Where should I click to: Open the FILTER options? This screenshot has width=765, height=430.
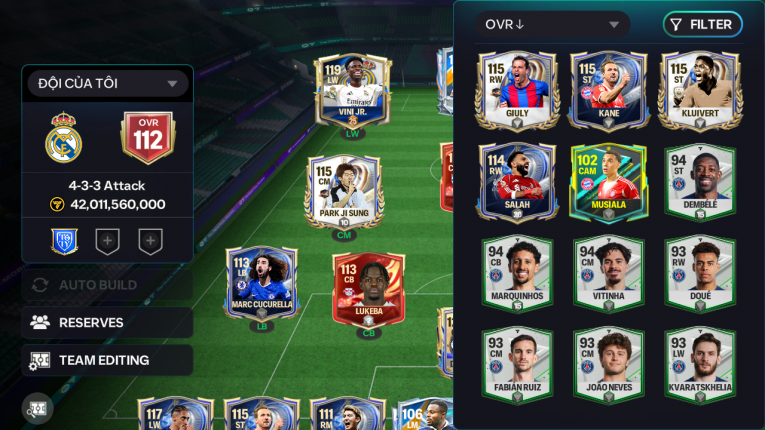[702, 25]
